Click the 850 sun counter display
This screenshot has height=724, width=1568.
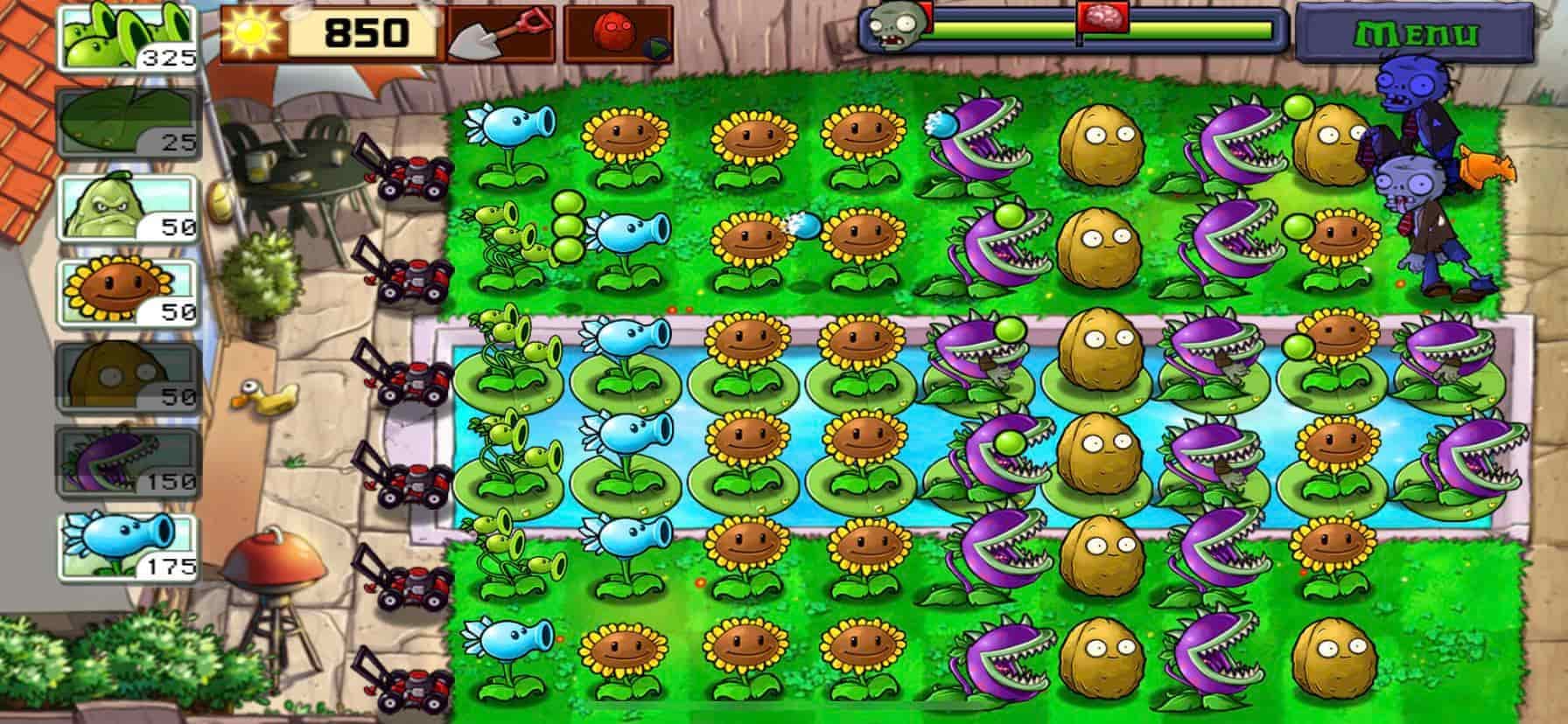(x=366, y=33)
